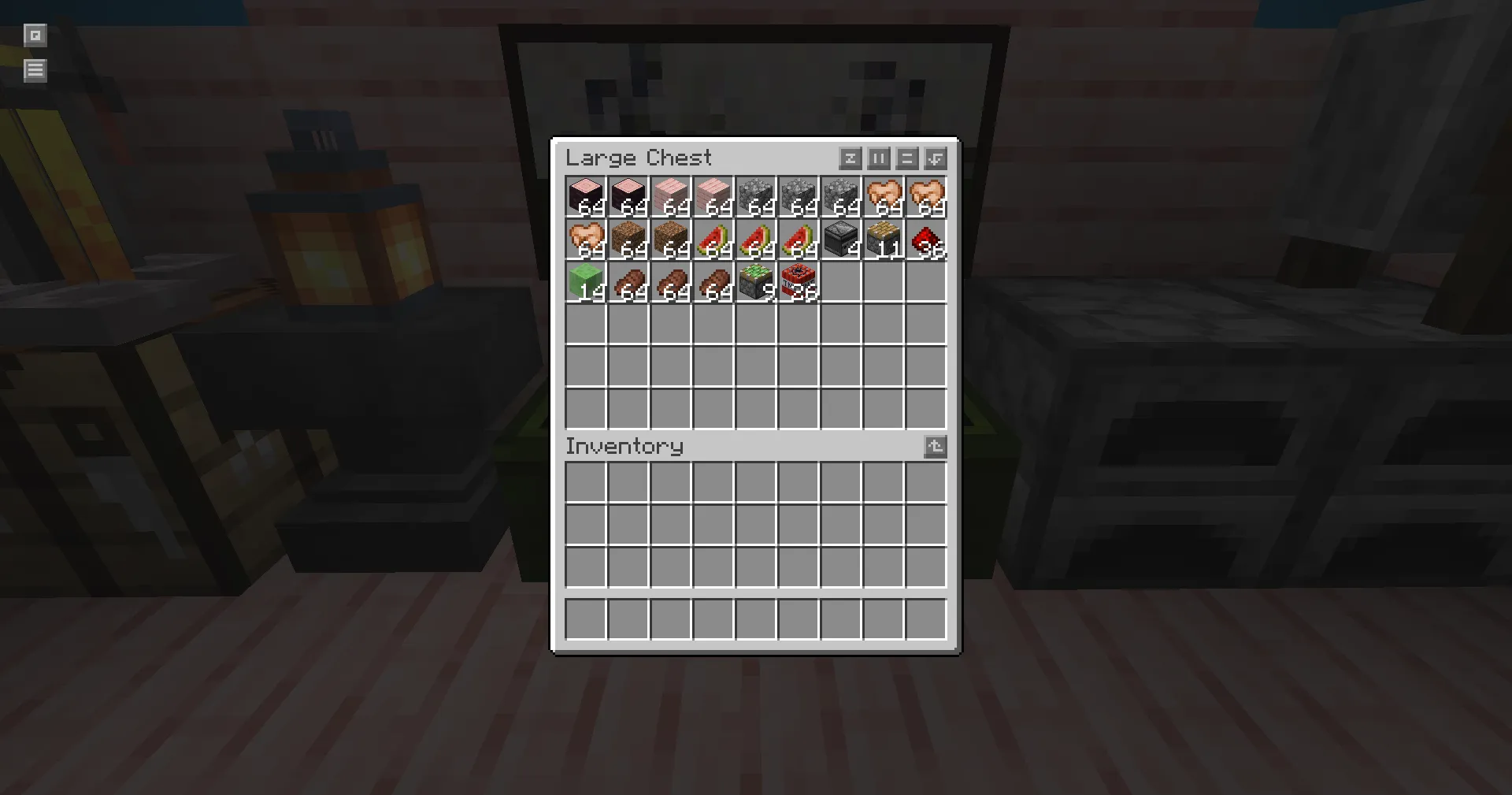Grab the slime ball stack of 14
1512x795 pixels.
[x=585, y=282]
